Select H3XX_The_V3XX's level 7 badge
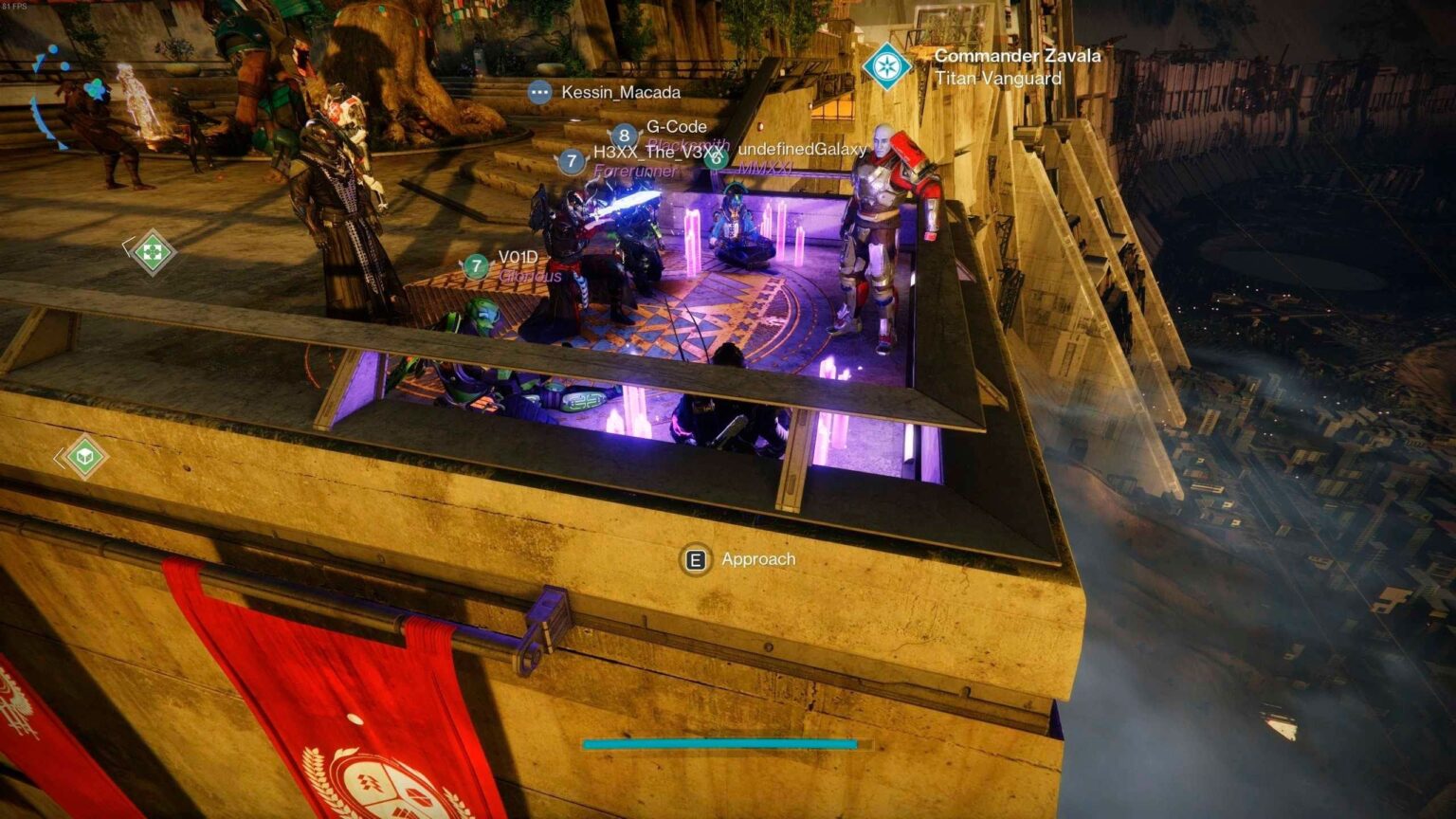The image size is (1456, 819). (x=570, y=159)
